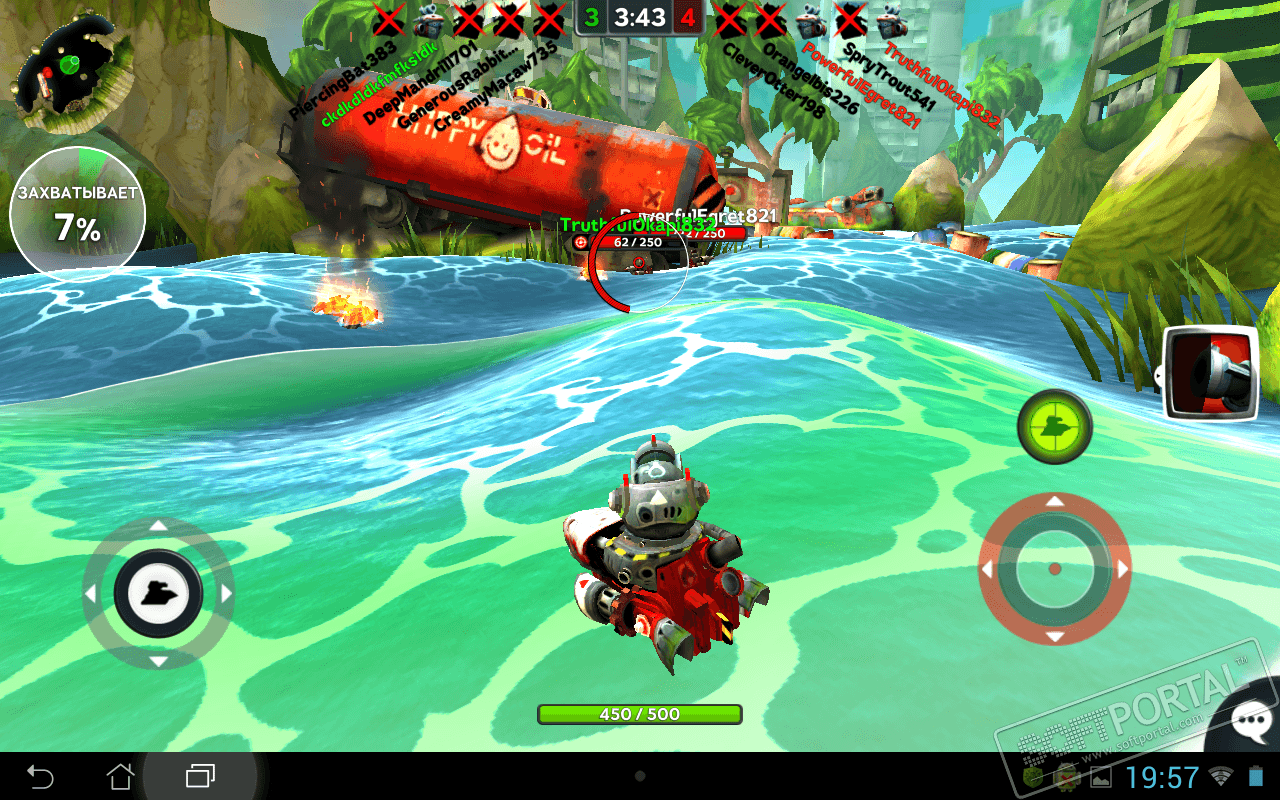The height and width of the screenshot is (800, 1280).
Task: Open the island minimap
Action: [x=70, y=70]
